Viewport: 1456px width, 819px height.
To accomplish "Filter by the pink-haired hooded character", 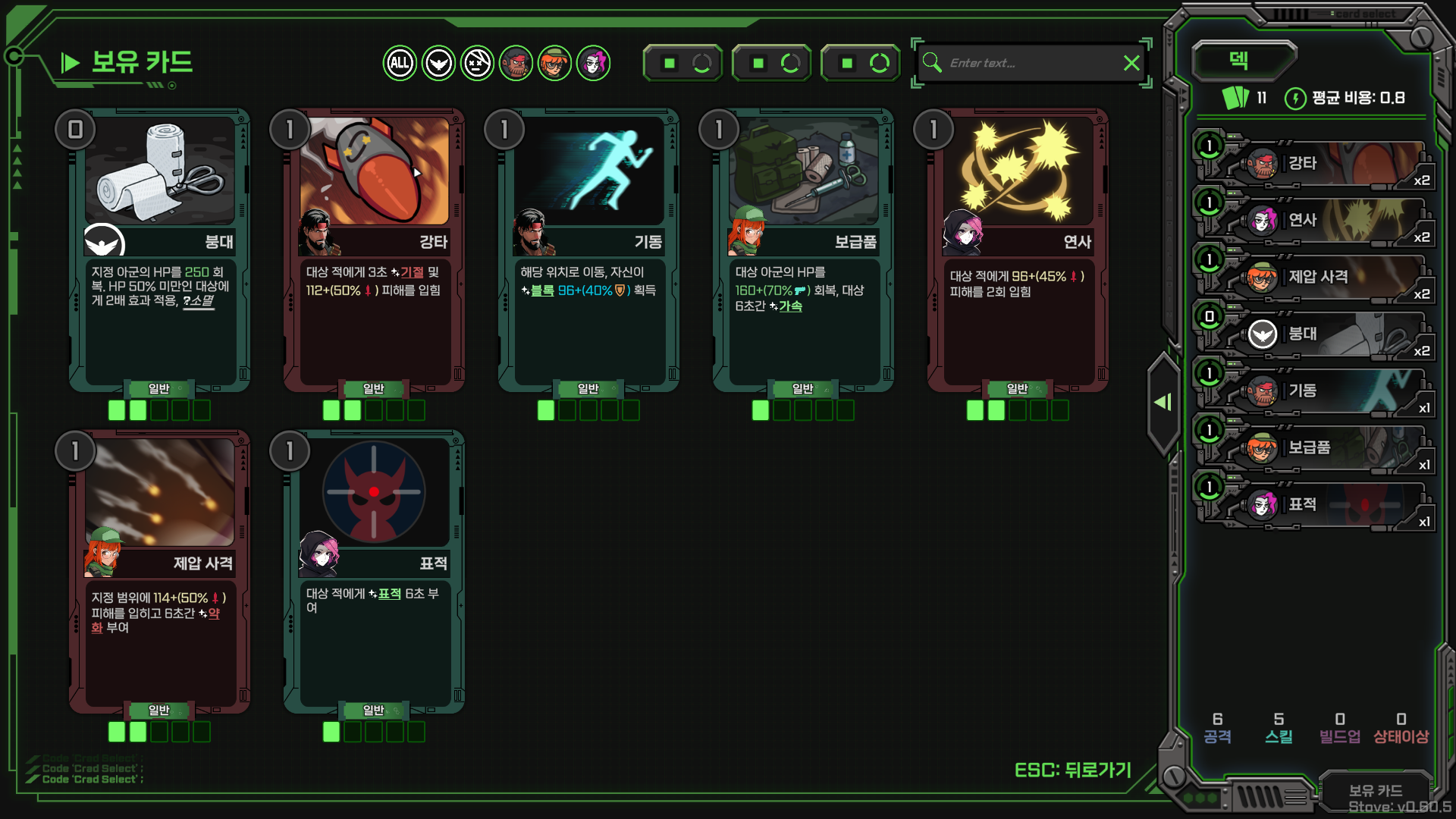I will coord(593,63).
